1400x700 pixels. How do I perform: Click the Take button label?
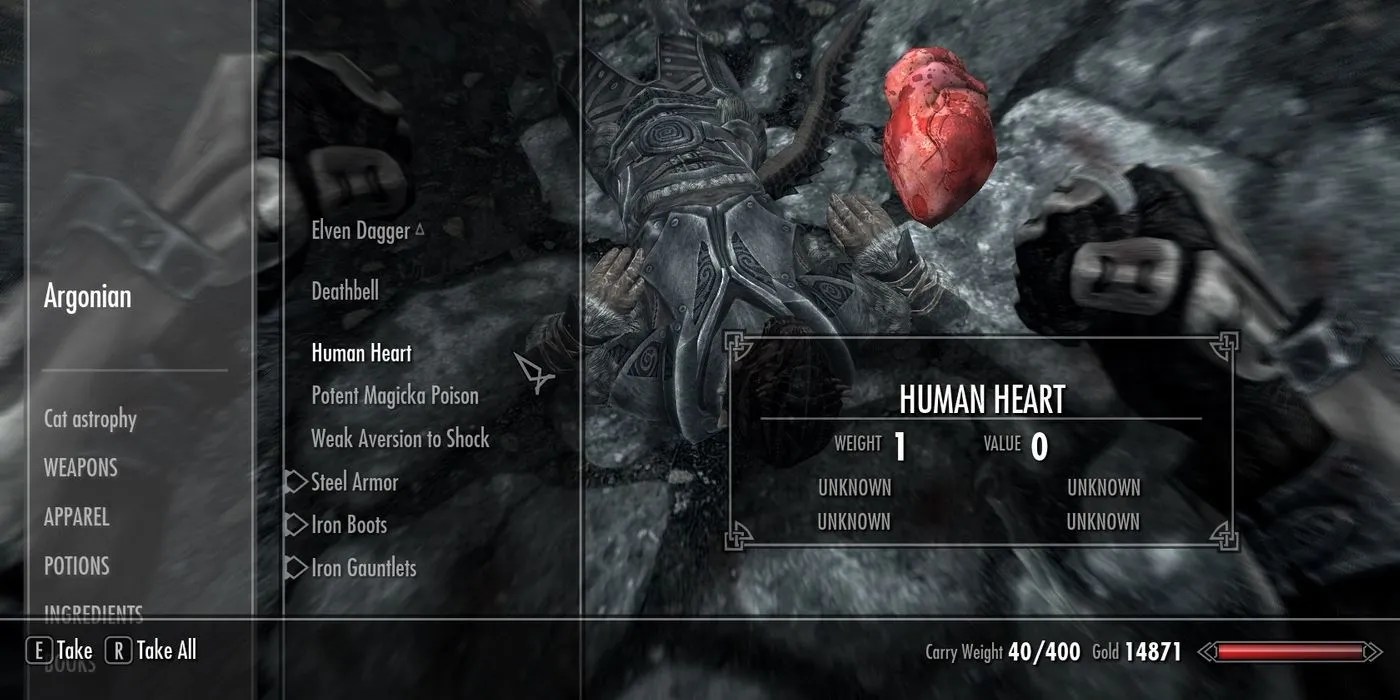pyautogui.click(x=74, y=651)
